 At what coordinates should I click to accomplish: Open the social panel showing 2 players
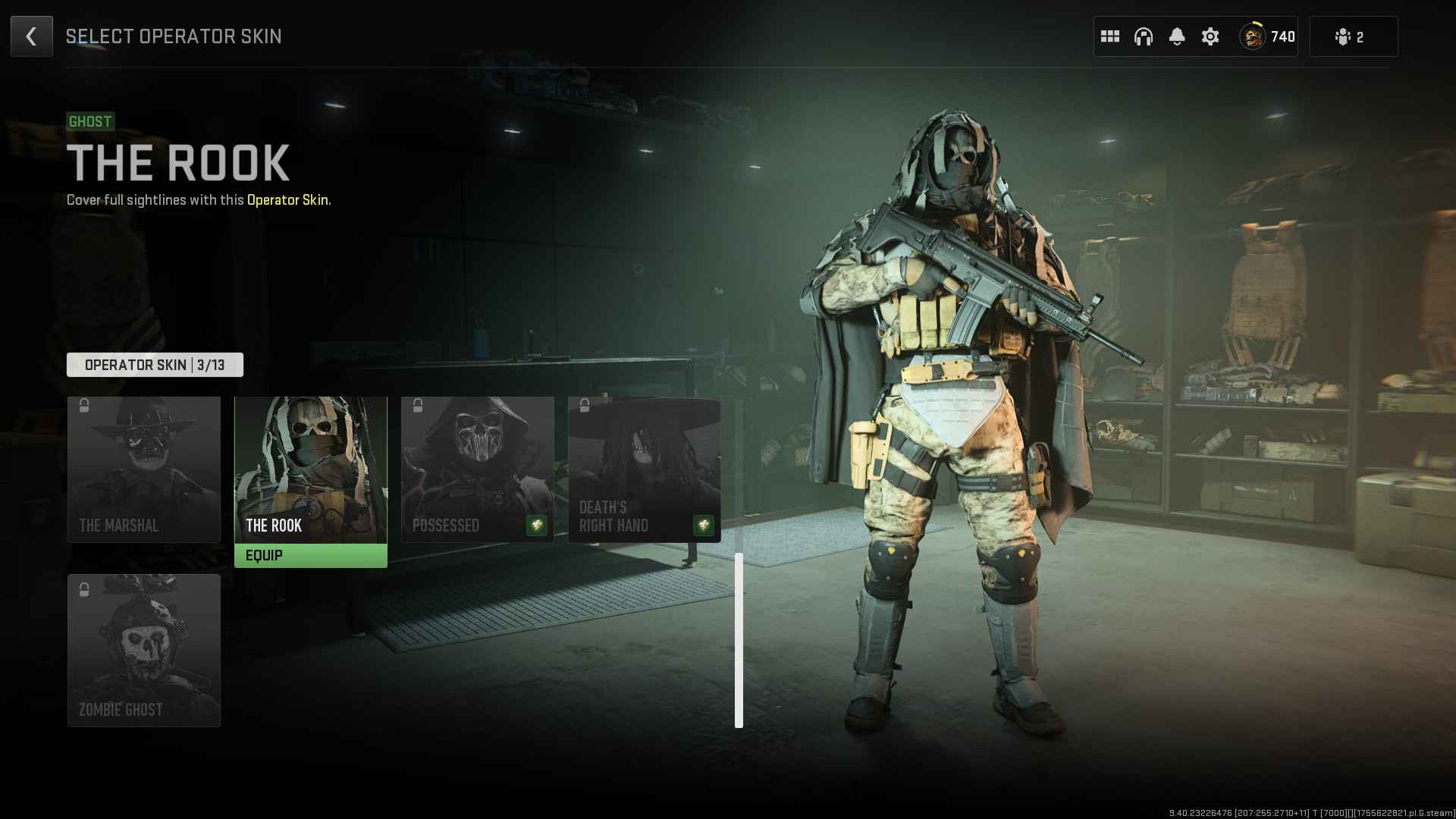(x=1354, y=36)
